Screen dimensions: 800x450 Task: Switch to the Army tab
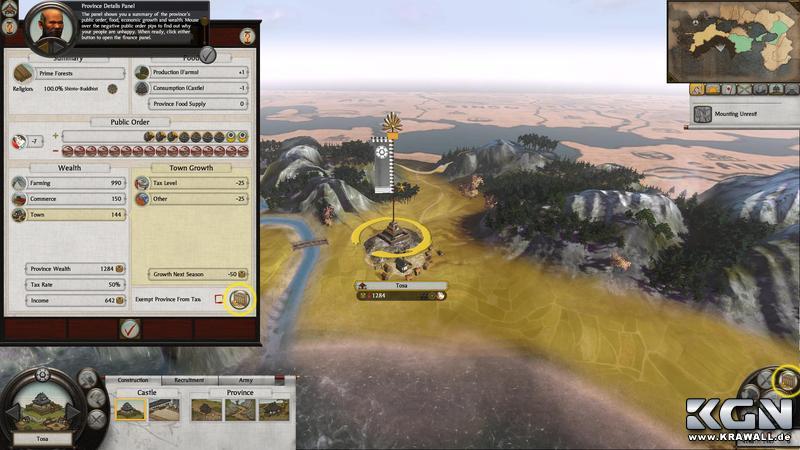click(x=246, y=380)
